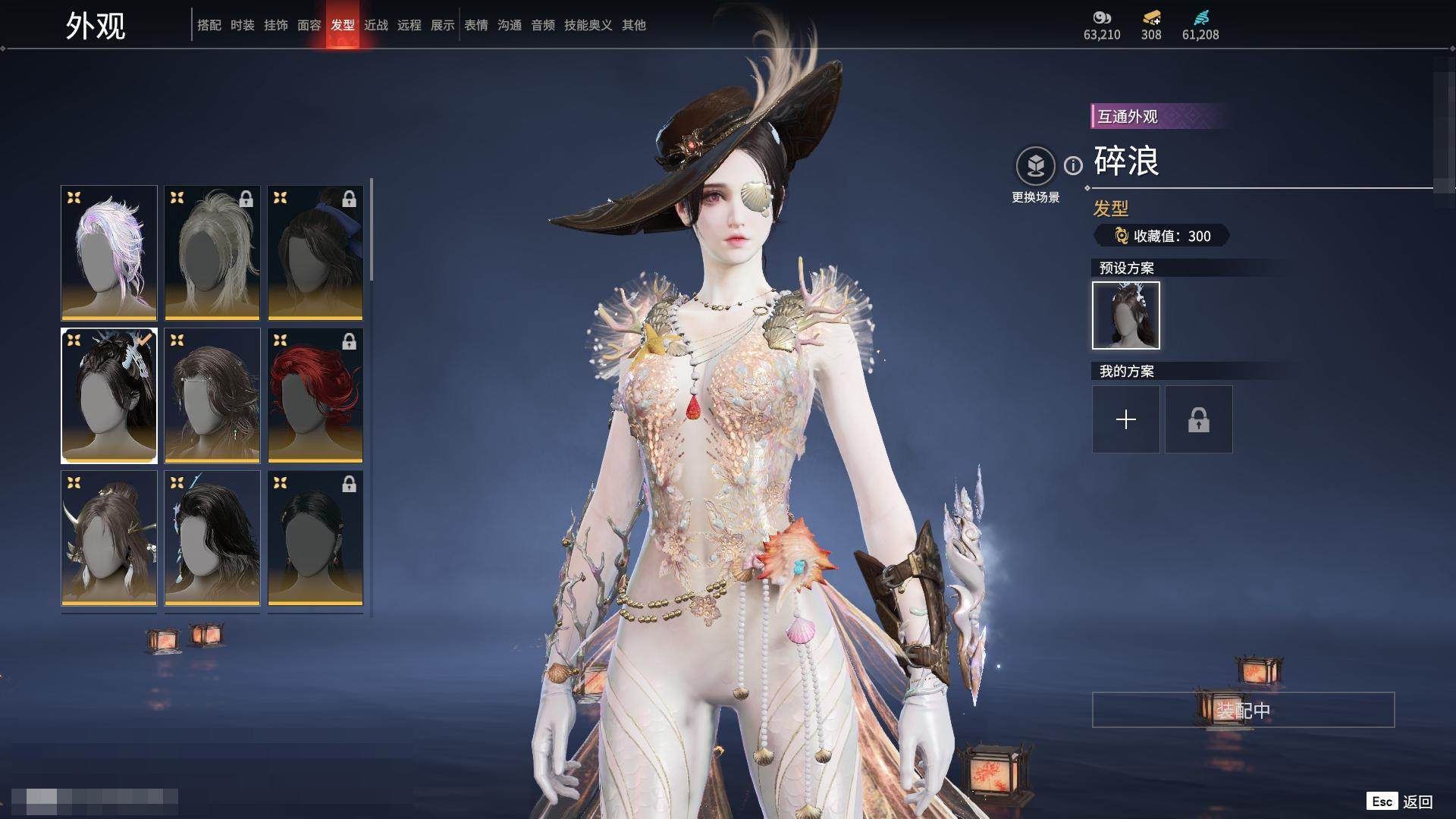This screenshot has width=1456, height=819.
Task: Click 返回 to go back
Action: [1417, 802]
